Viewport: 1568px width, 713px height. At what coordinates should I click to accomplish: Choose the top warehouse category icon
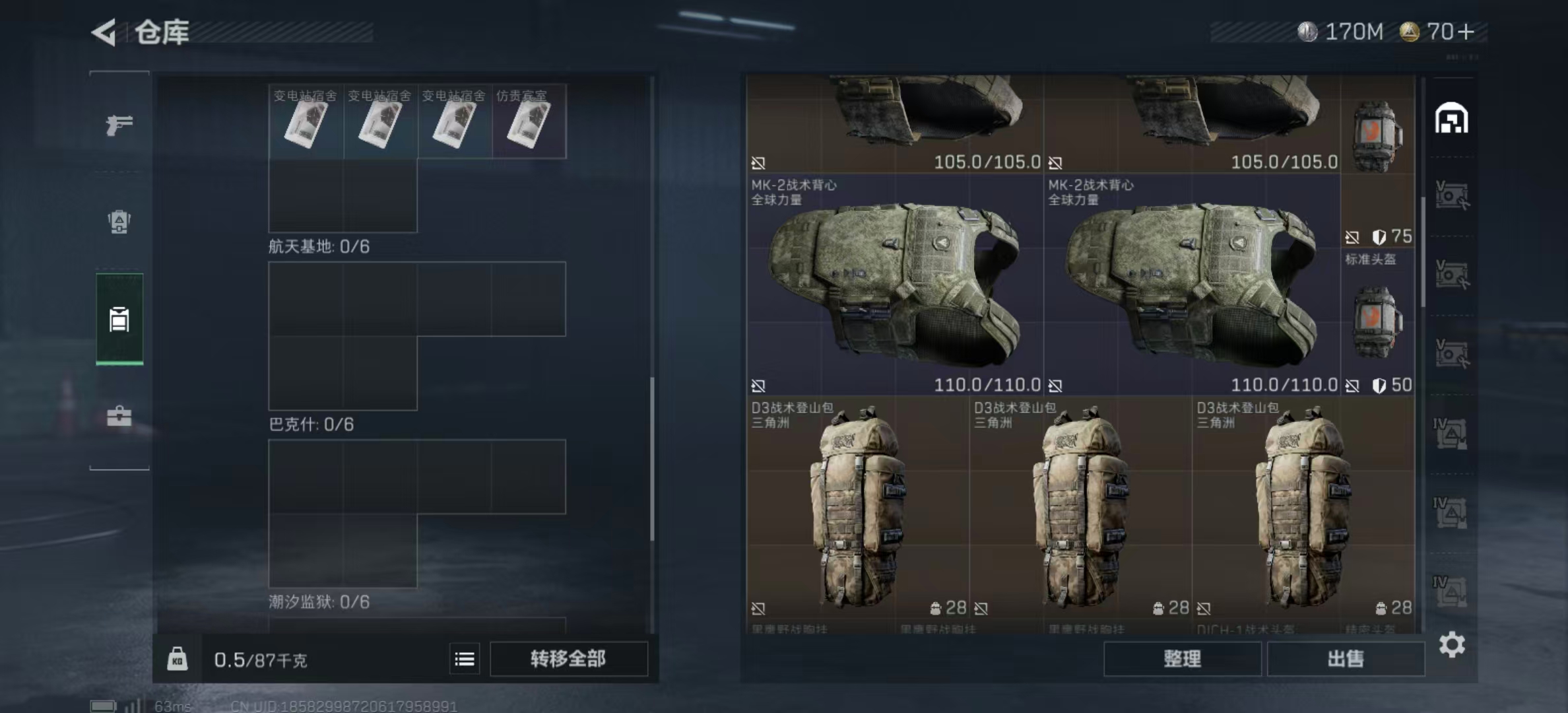click(1451, 119)
